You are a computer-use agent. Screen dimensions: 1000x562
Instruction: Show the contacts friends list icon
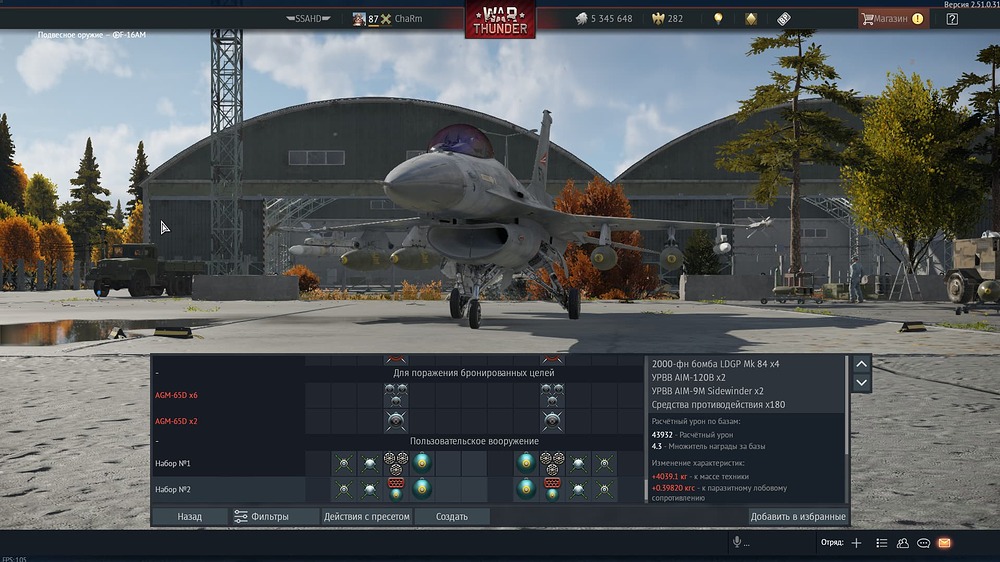[x=903, y=543]
